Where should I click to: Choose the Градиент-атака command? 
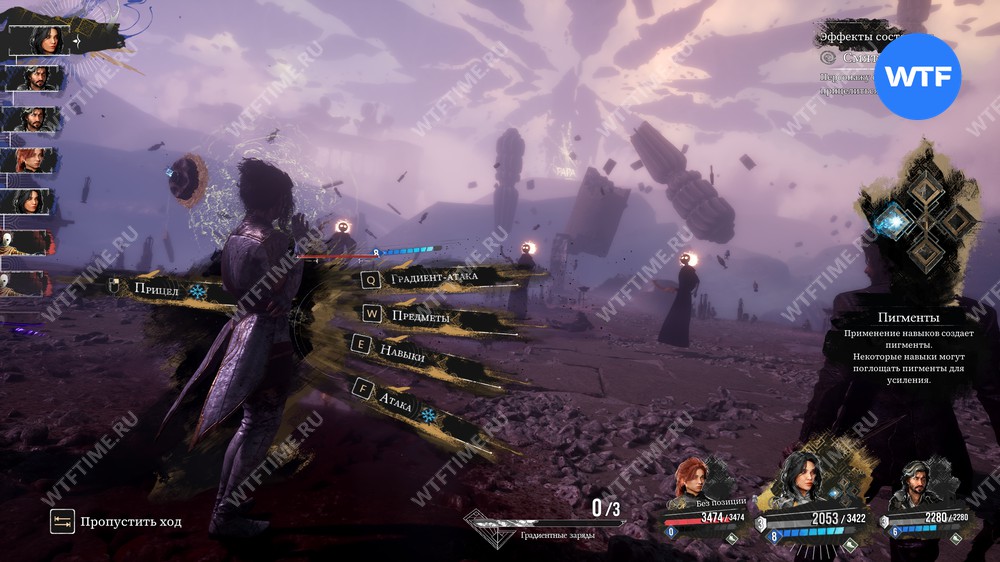(x=433, y=278)
